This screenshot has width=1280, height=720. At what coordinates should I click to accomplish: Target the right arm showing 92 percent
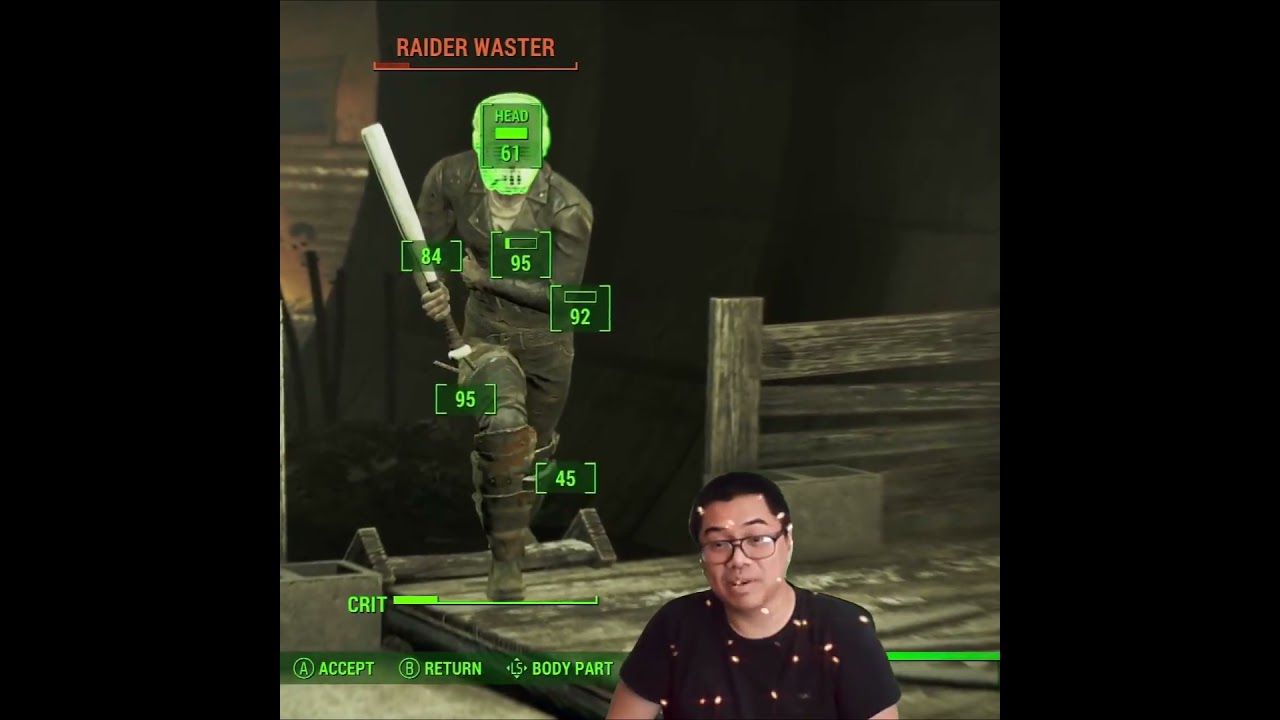(581, 310)
